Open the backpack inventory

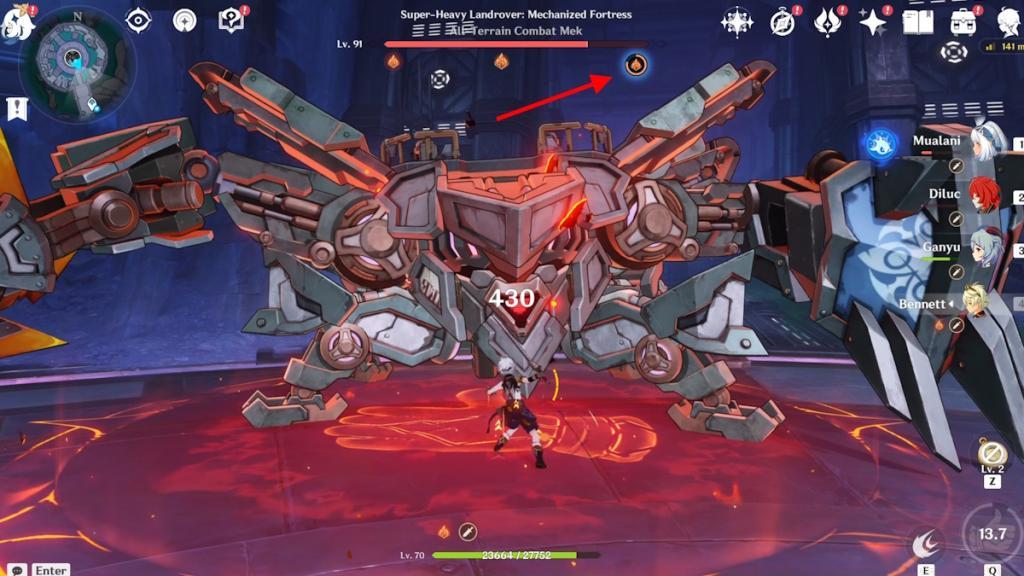[x=964, y=21]
